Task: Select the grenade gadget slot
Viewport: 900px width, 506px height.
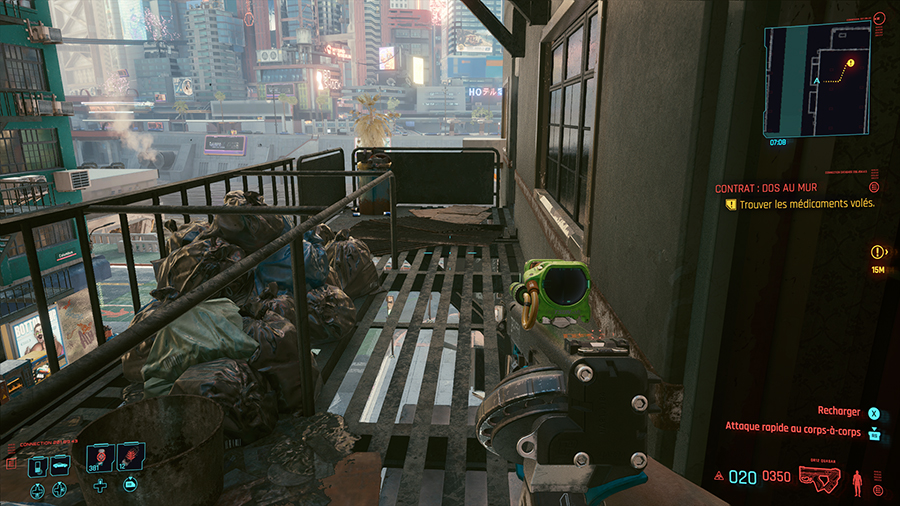Action: (130, 459)
